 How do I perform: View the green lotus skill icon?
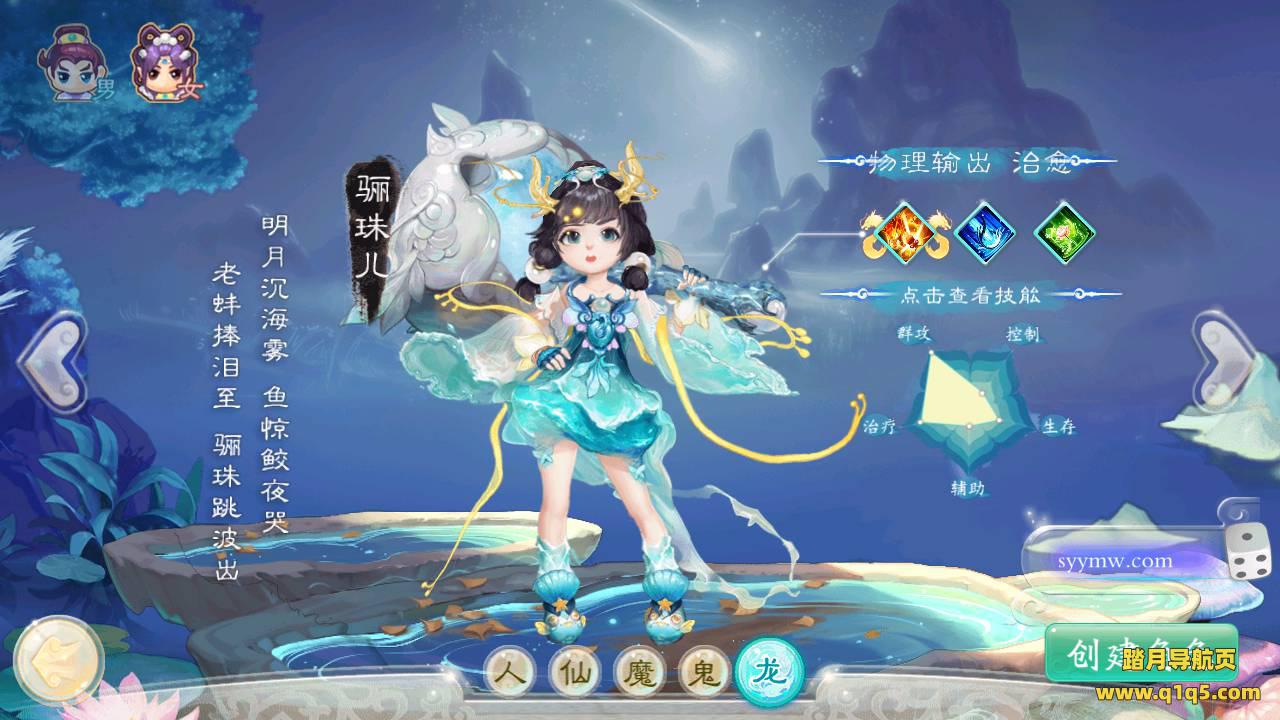(1064, 232)
